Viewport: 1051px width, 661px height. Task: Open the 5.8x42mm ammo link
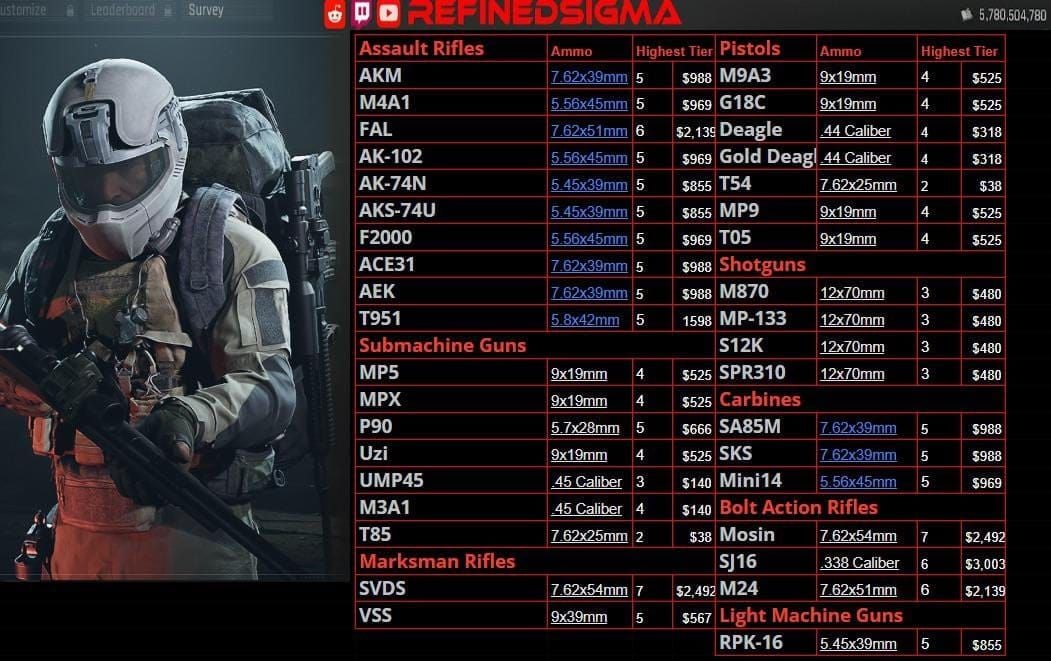click(x=585, y=320)
